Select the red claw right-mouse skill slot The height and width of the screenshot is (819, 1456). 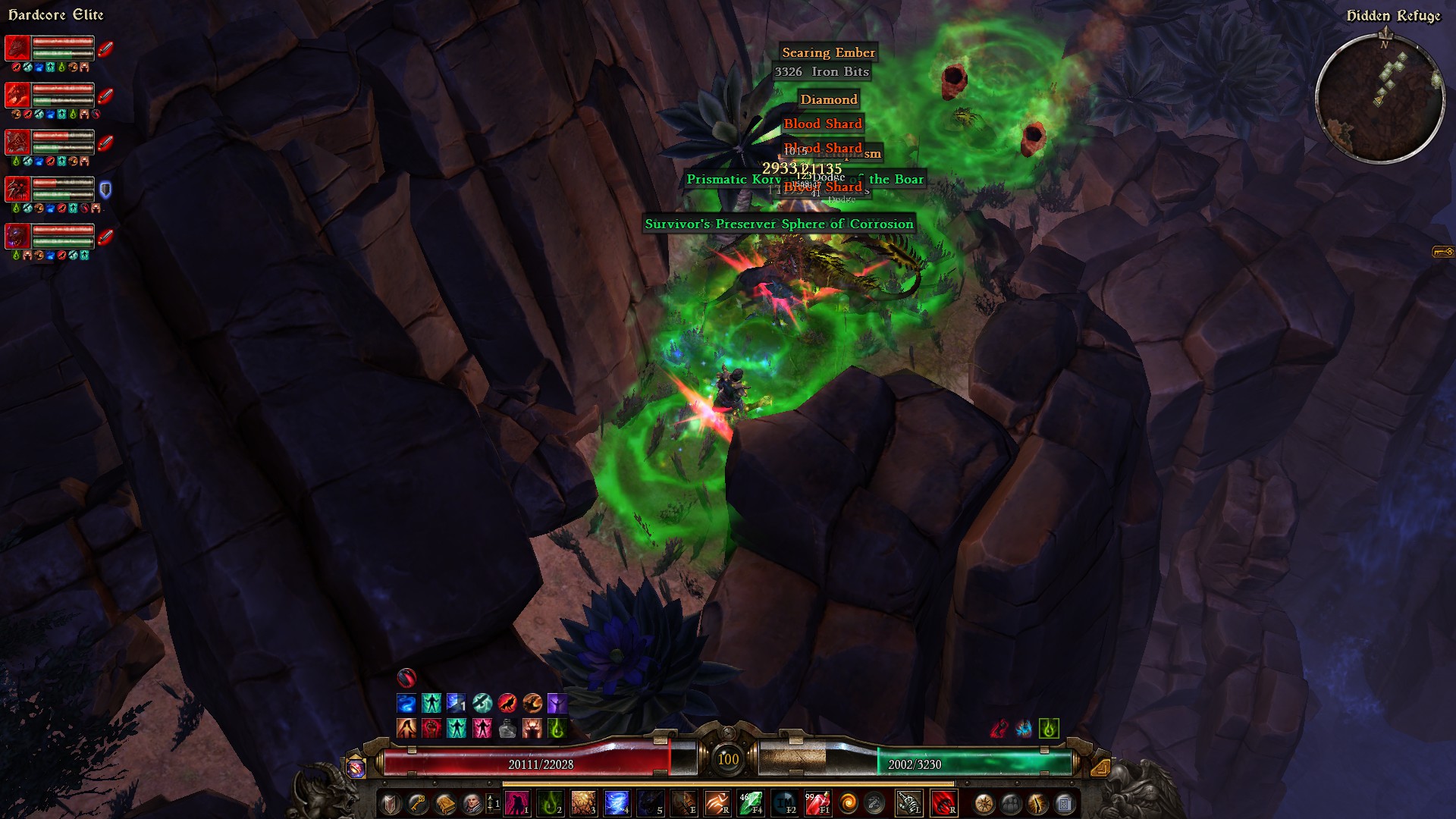coord(943,802)
